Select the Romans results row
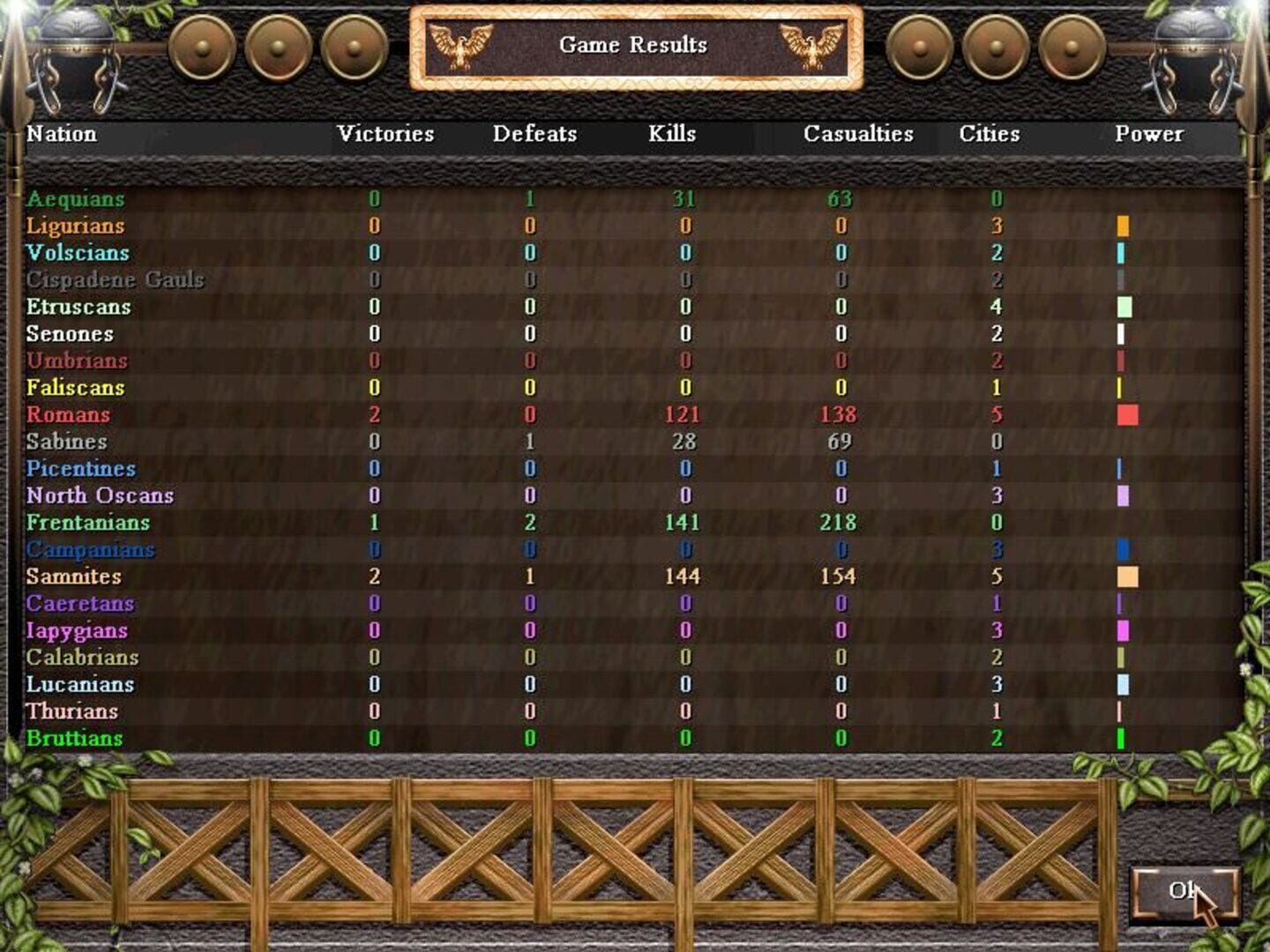 pyautogui.click(x=529, y=414)
